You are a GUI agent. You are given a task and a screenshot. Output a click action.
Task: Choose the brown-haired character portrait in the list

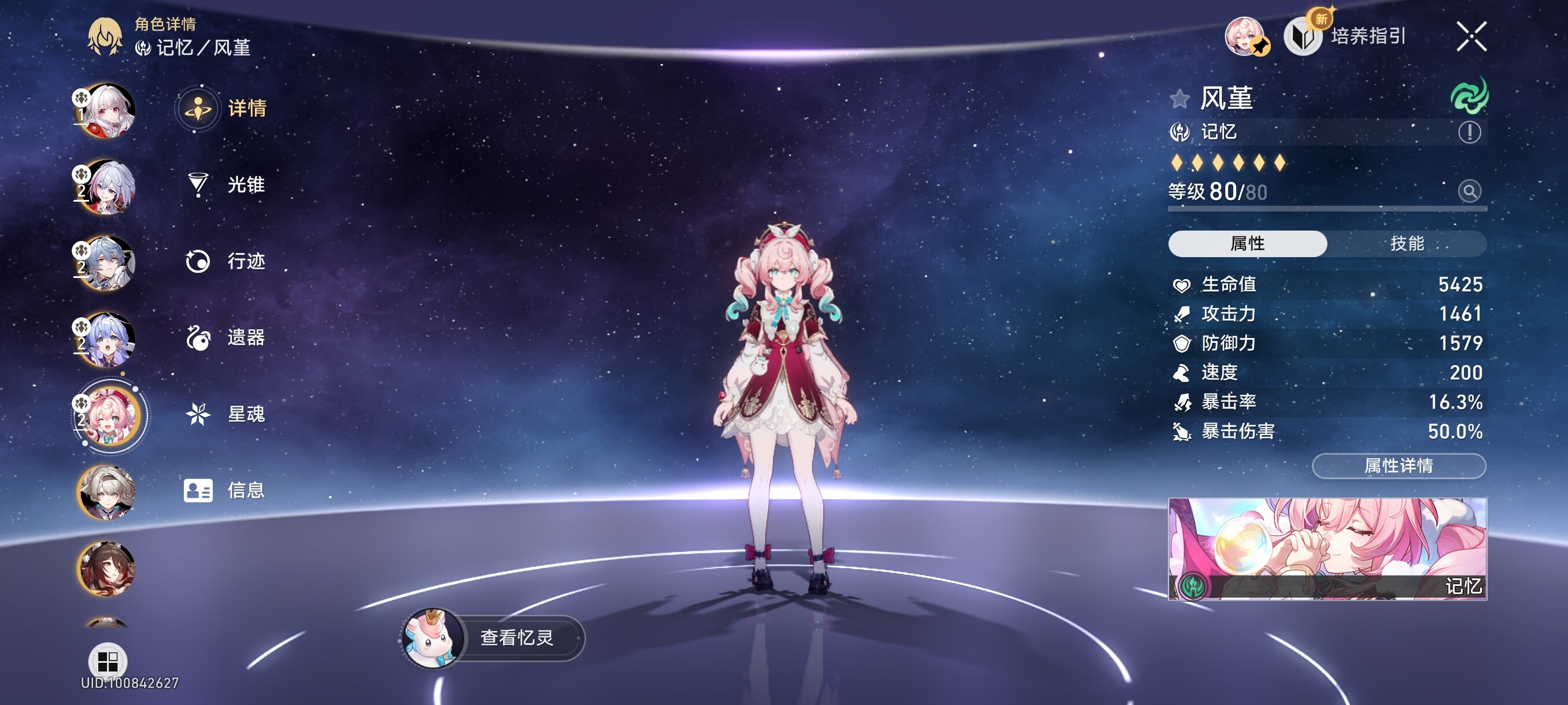pyautogui.click(x=107, y=569)
